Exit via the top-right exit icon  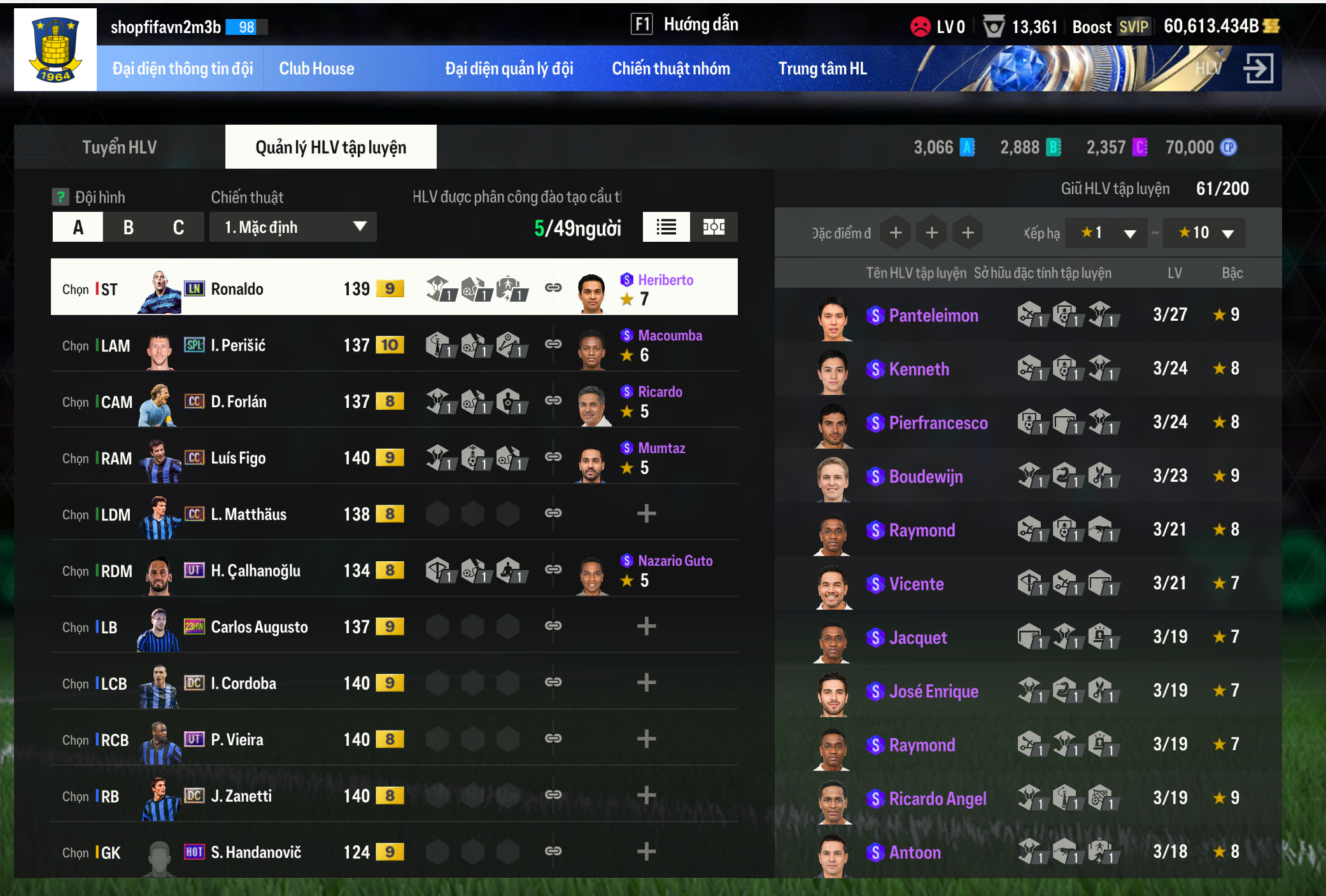point(1258,68)
